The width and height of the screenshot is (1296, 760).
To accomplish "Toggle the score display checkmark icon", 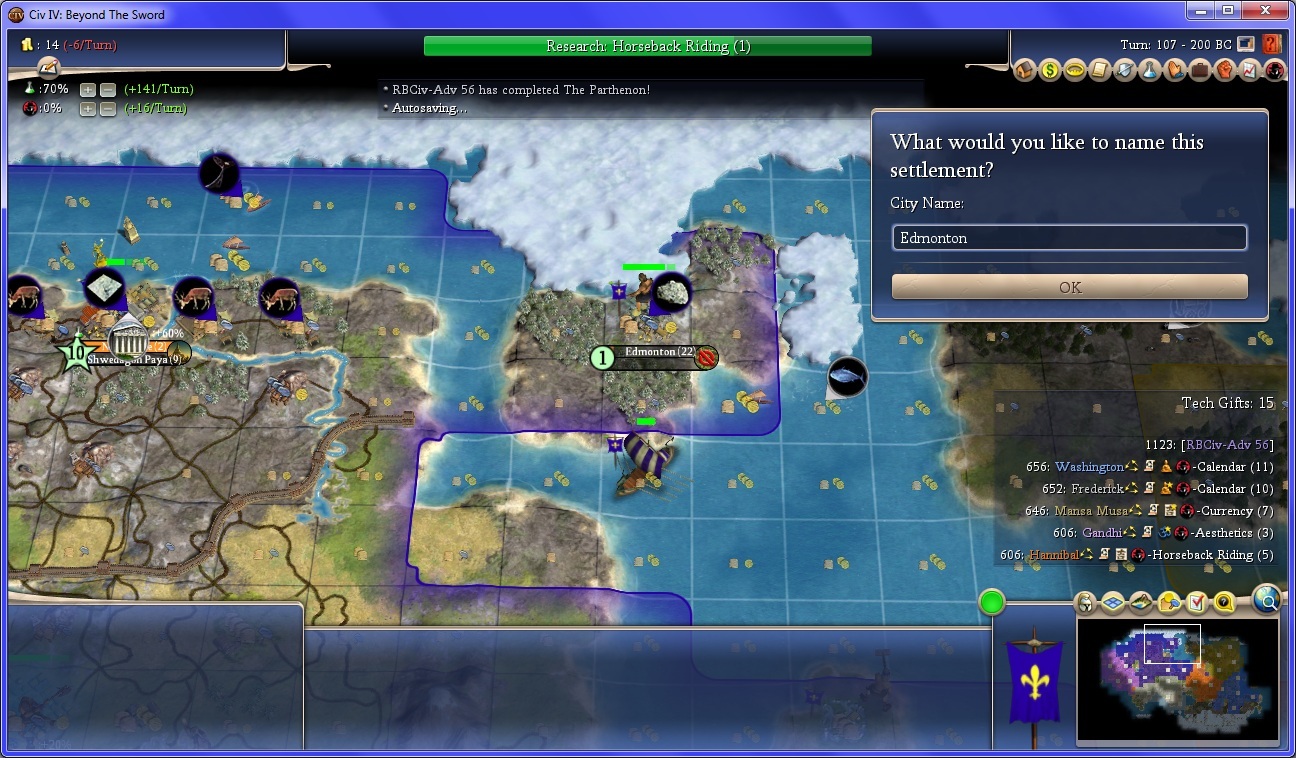I will point(1197,603).
